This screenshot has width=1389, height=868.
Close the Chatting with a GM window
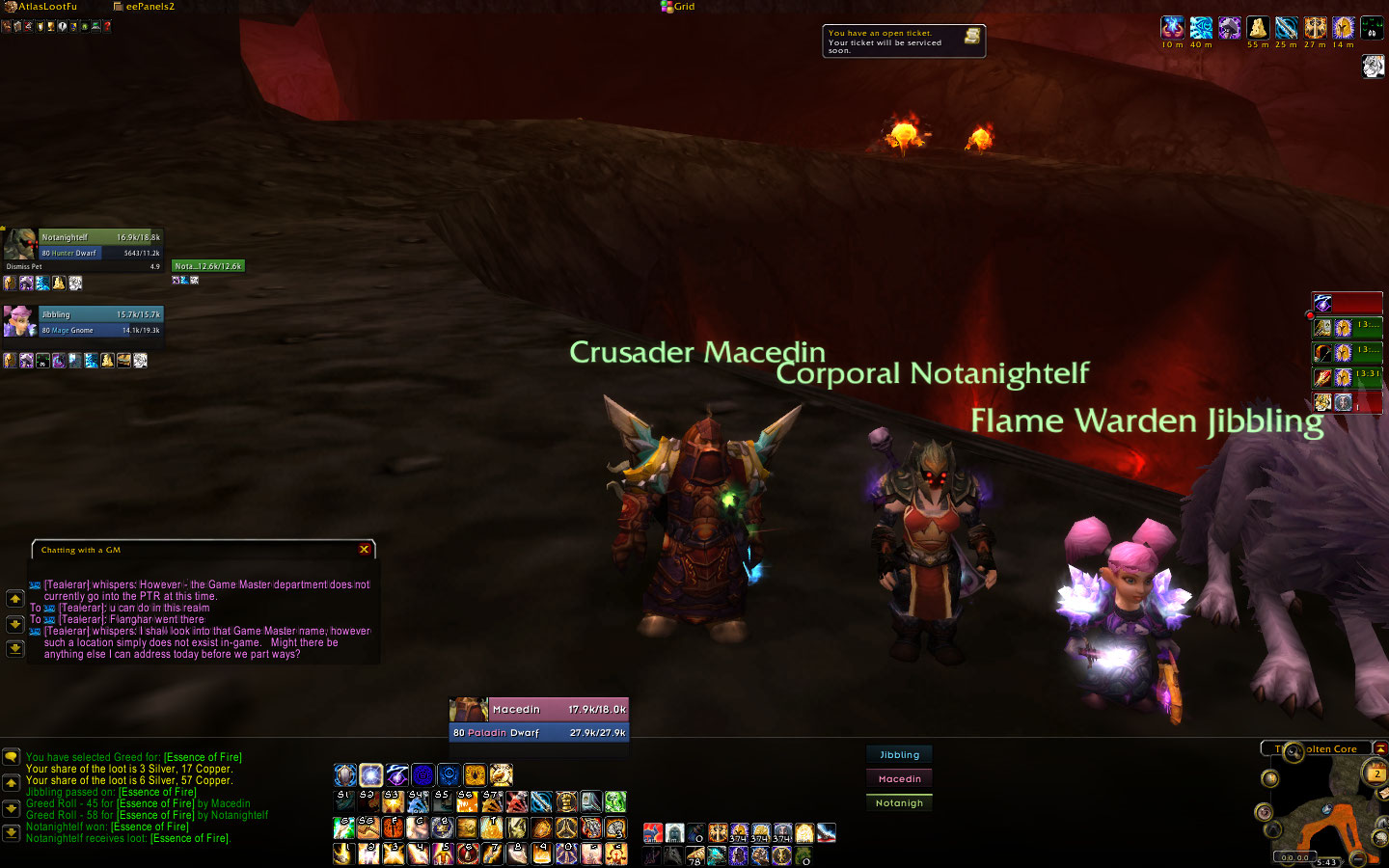[364, 550]
